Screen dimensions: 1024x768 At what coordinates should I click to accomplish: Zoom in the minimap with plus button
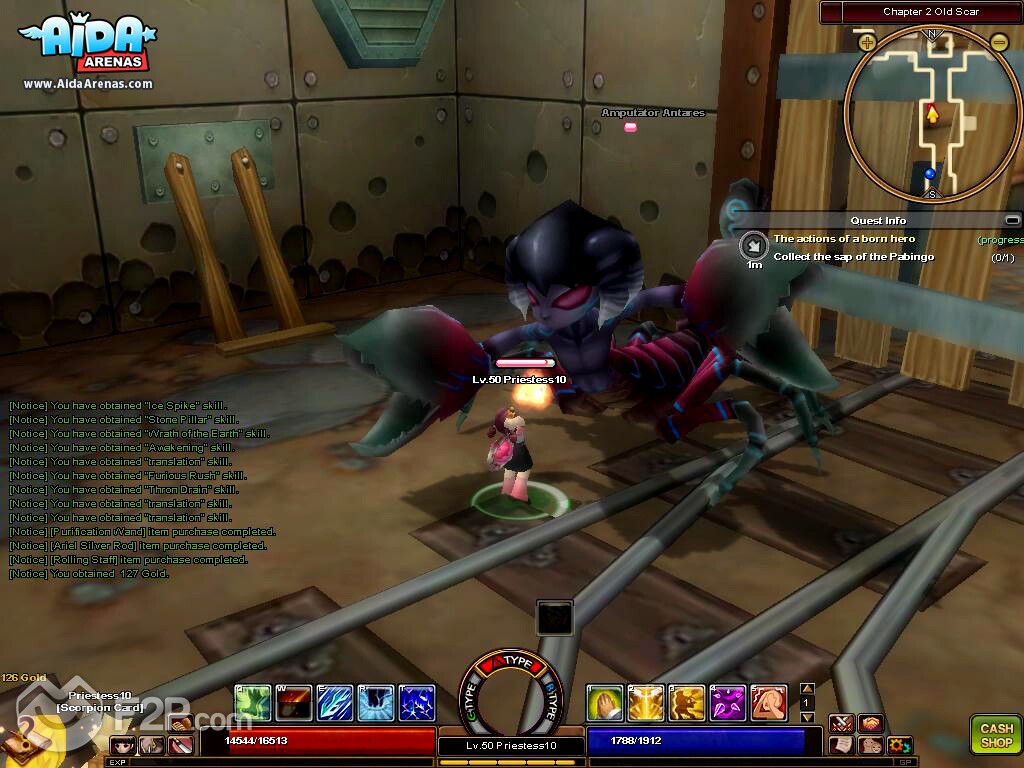click(867, 42)
